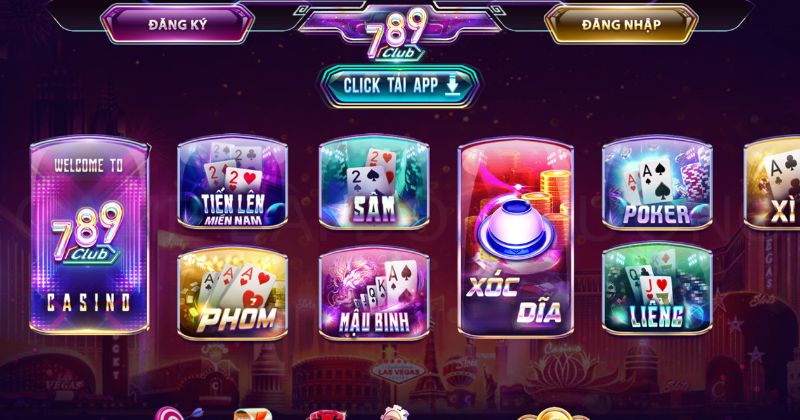Image resolution: width=800 pixels, height=420 pixels.
Task: Tap the Click Tải App download button
Action: (x=398, y=85)
